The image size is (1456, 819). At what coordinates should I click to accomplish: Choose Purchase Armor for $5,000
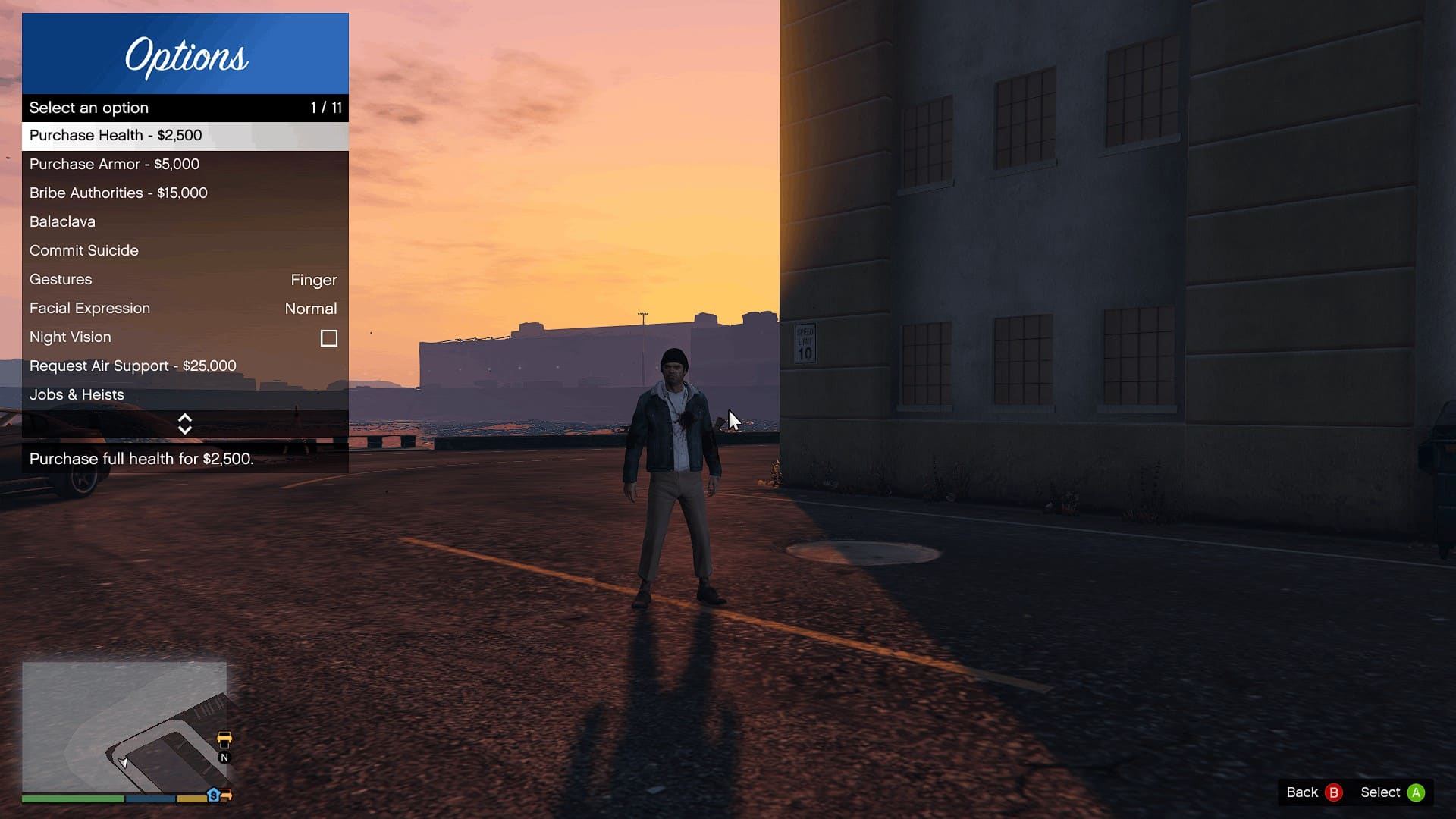tap(185, 165)
